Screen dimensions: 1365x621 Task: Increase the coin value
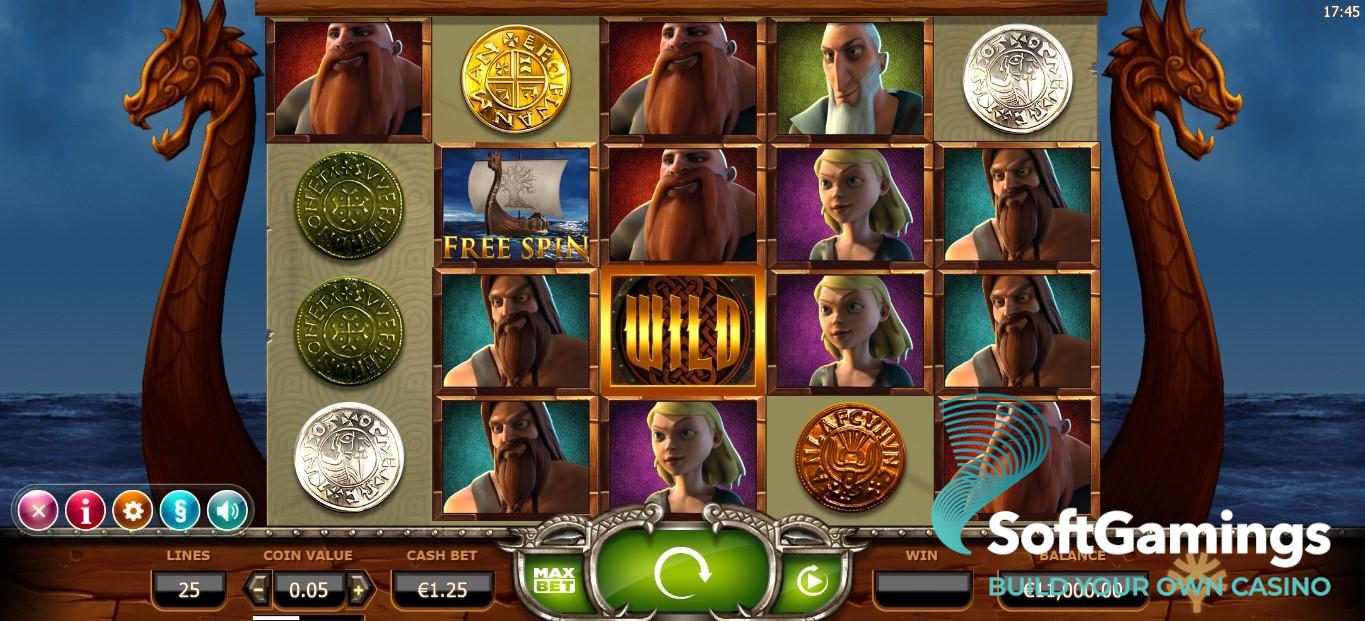click(359, 589)
